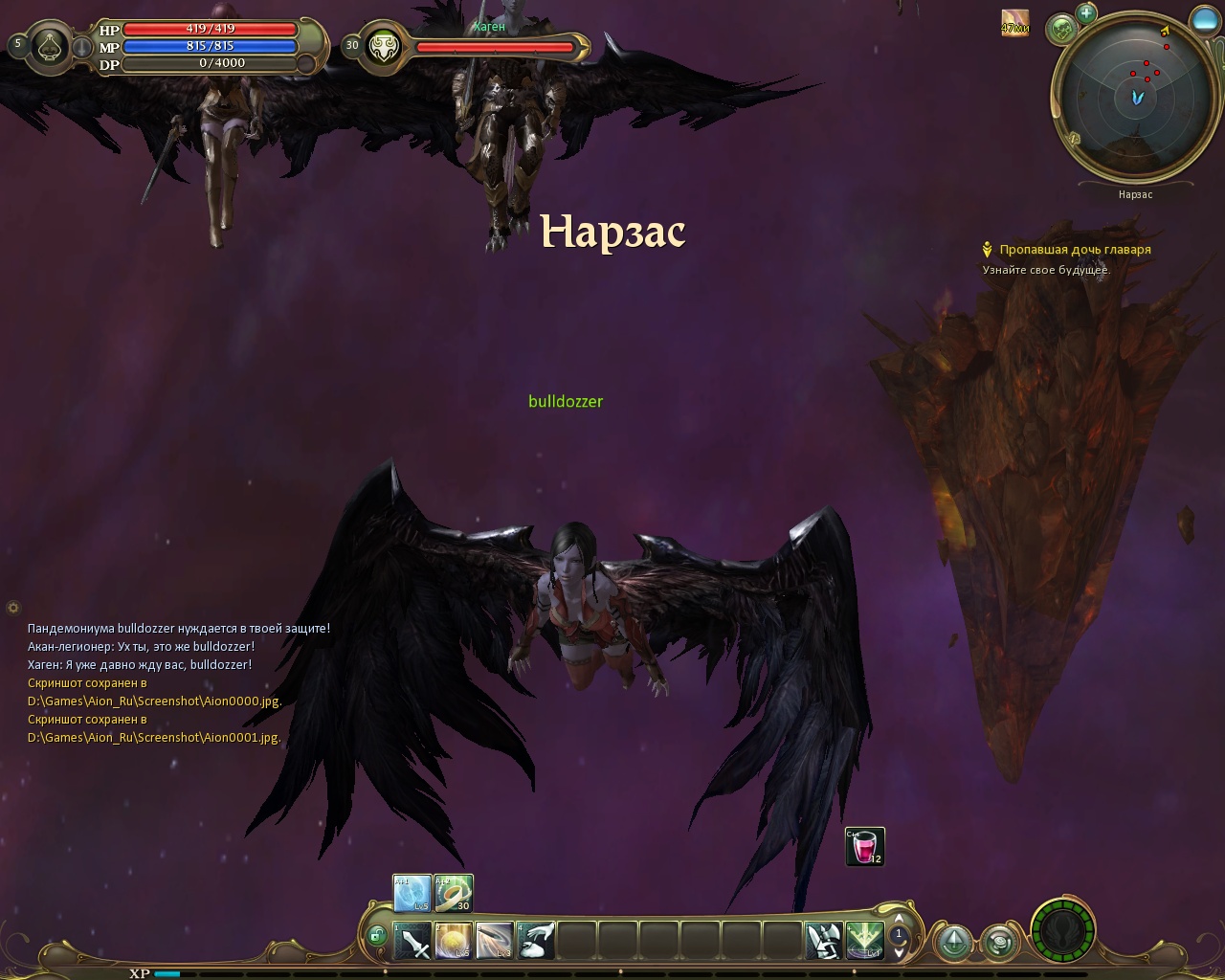Viewport: 1225px width, 980px height.
Task: Select the quest Пропавшая дочь главаря in tracker
Action: coord(1075,250)
